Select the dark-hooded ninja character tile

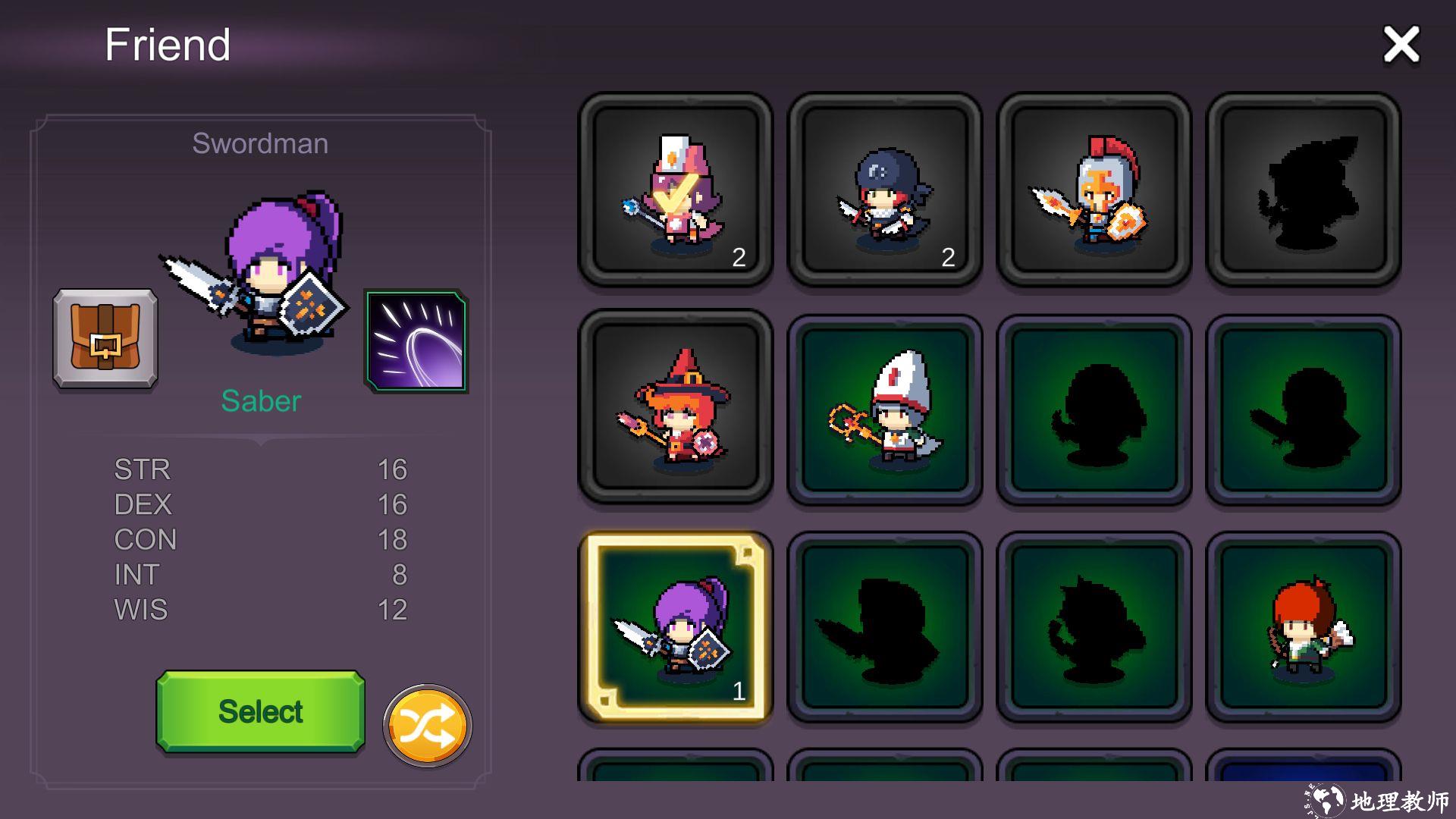pos(884,190)
